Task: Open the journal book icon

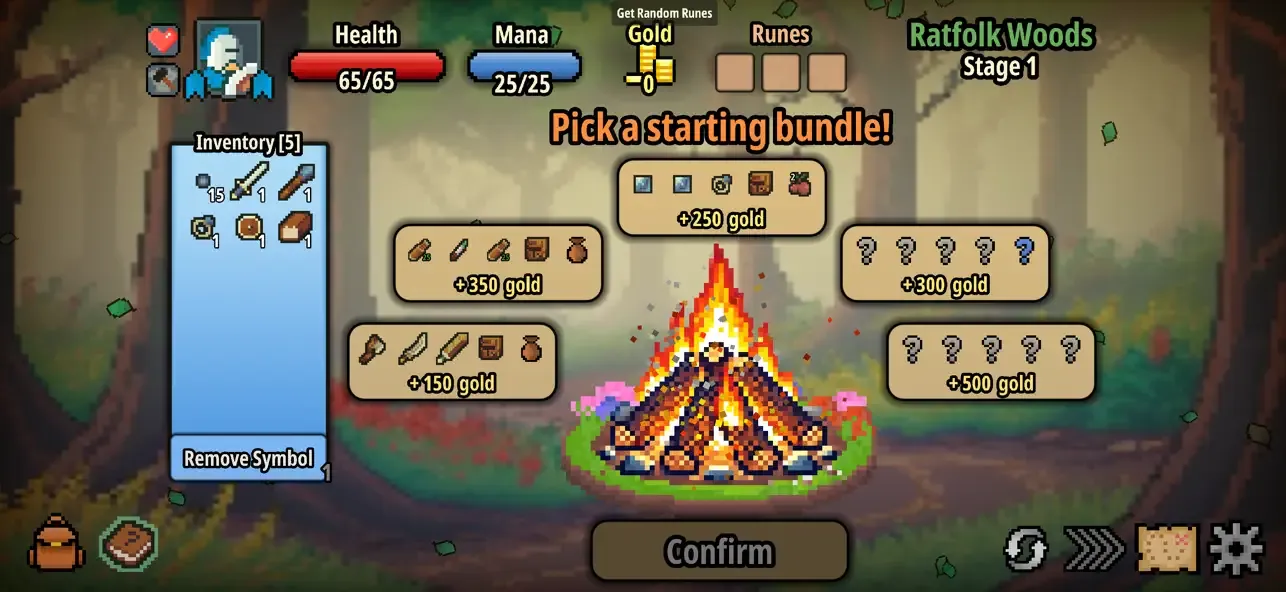Action: pos(129,544)
